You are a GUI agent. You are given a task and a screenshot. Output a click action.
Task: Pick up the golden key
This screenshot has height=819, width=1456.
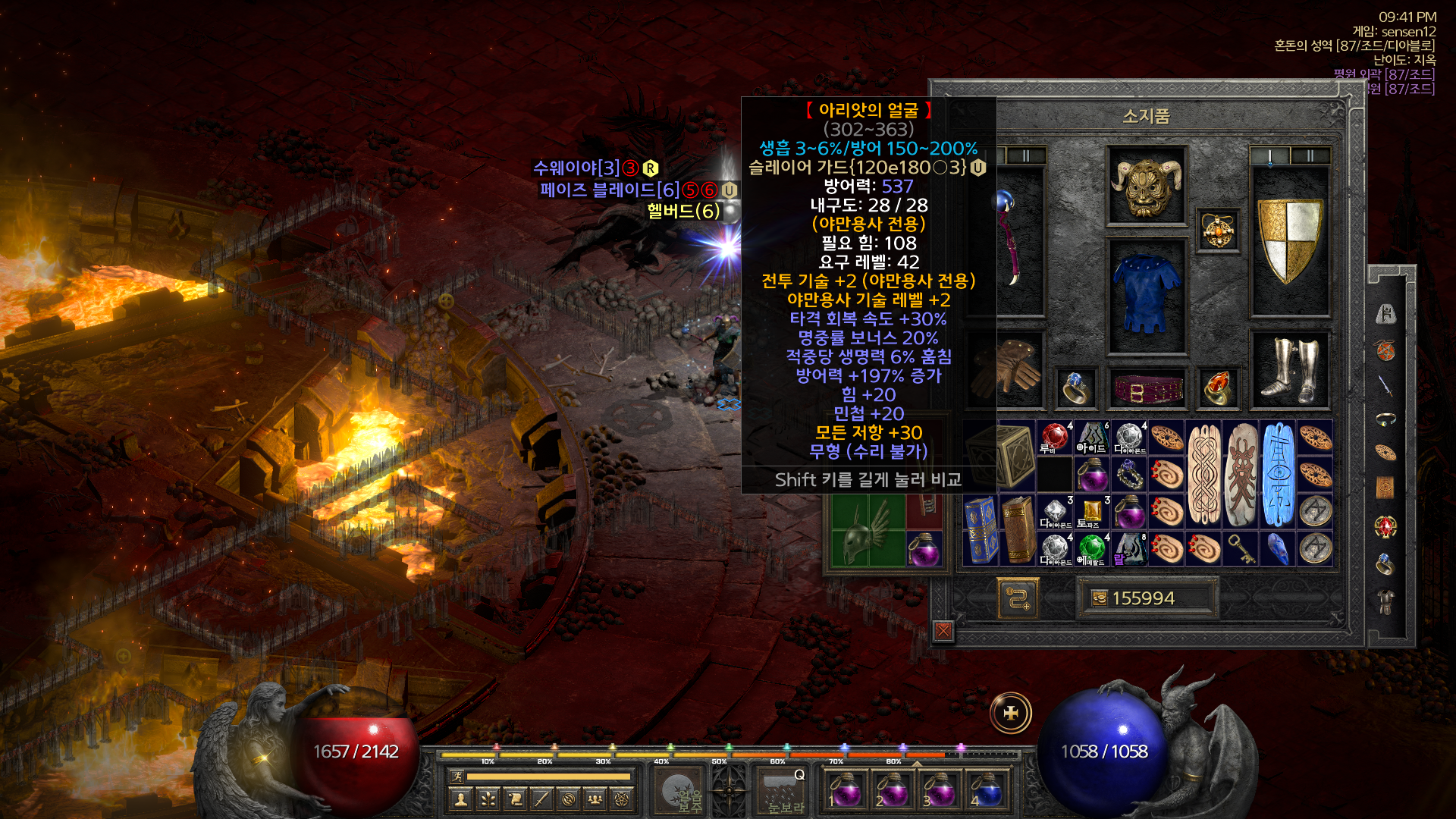click(x=1241, y=548)
